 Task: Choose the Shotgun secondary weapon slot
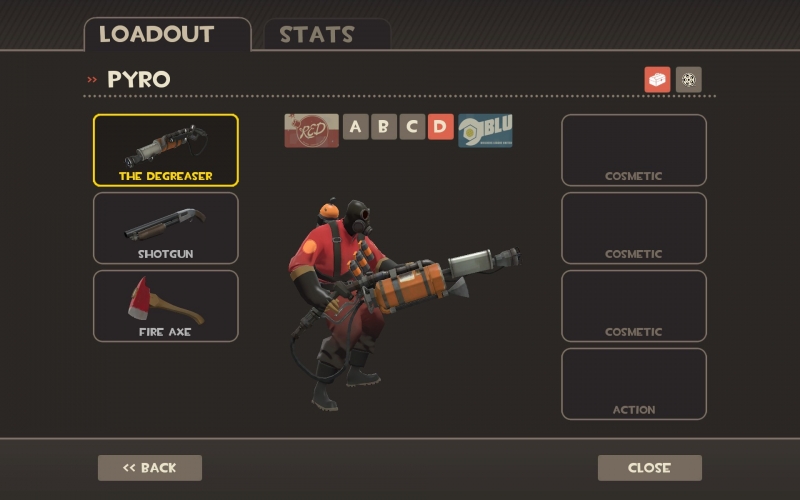pyautogui.click(x=166, y=228)
